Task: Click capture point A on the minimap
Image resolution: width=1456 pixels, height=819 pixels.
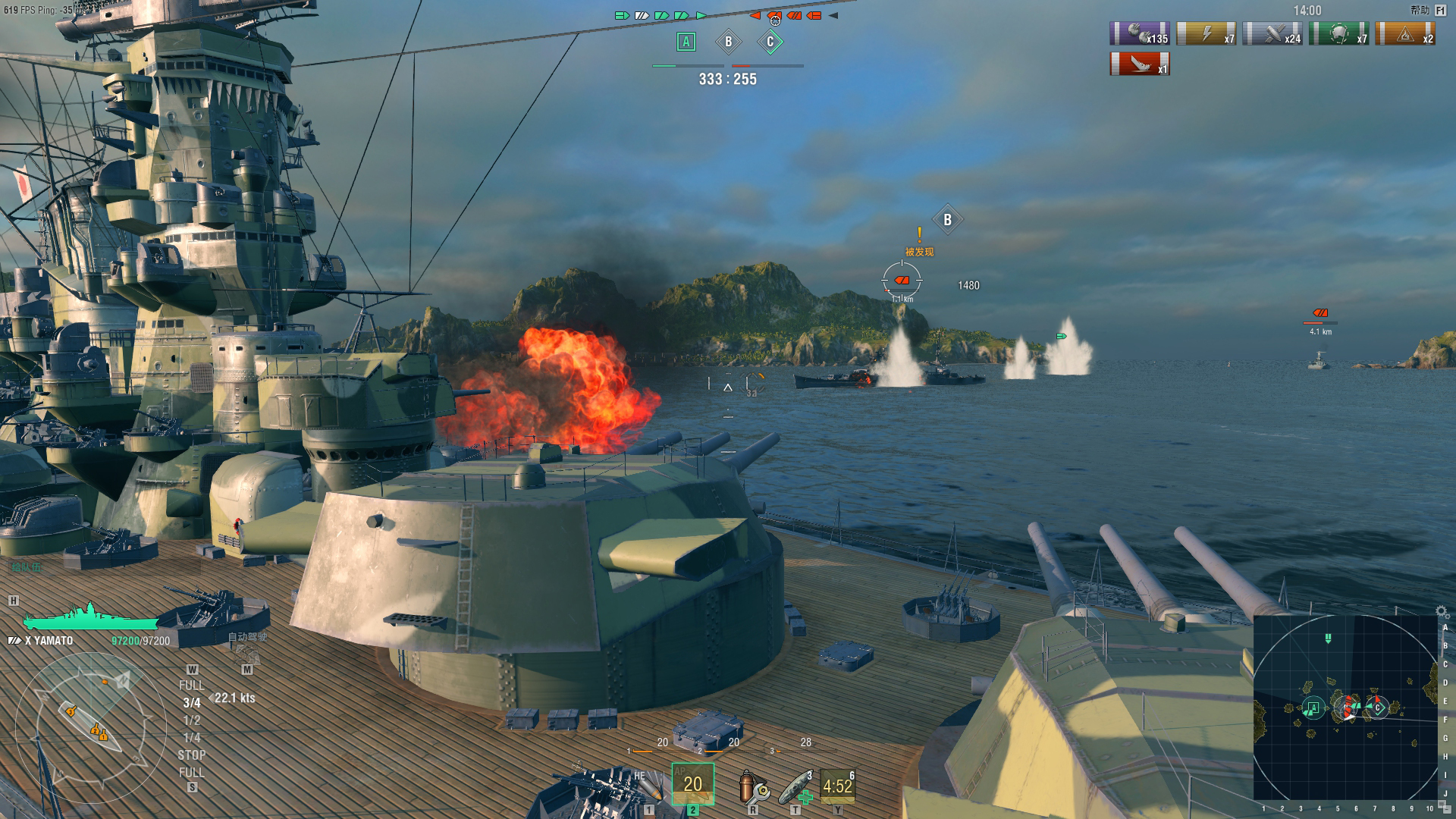Action: tap(1313, 708)
